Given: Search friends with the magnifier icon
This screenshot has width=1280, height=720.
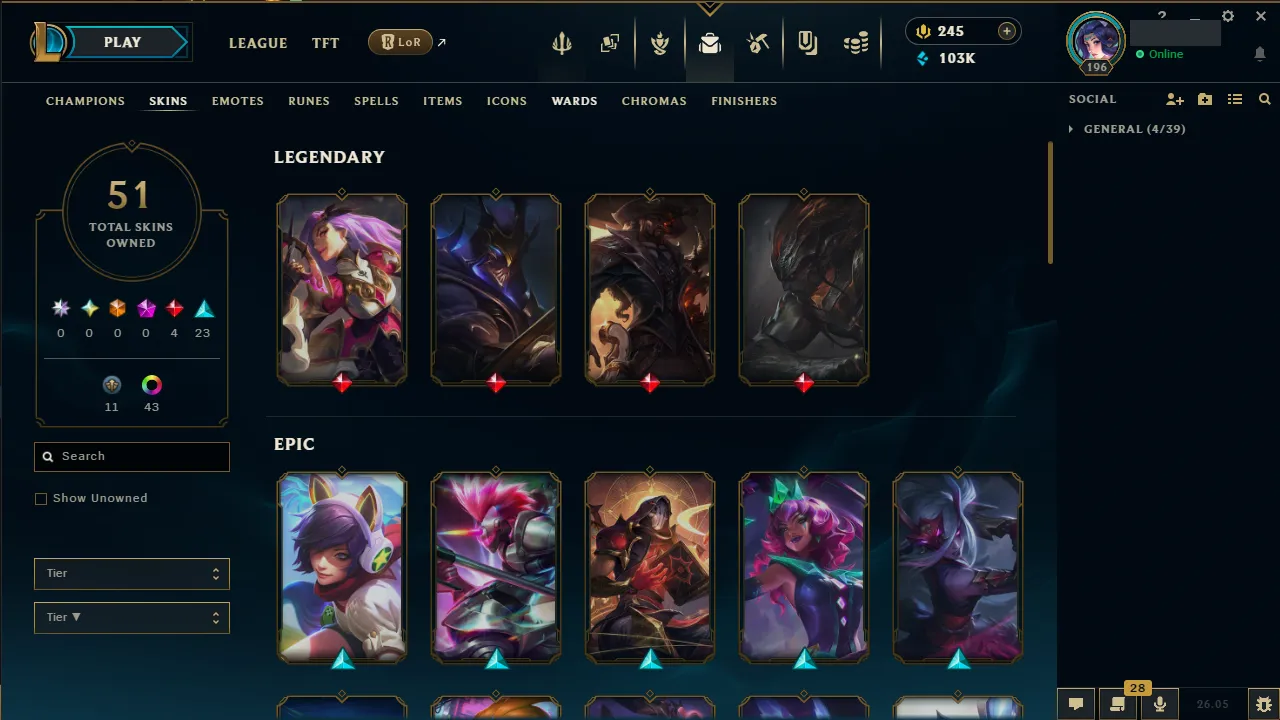Looking at the screenshot, I should tap(1264, 99).
